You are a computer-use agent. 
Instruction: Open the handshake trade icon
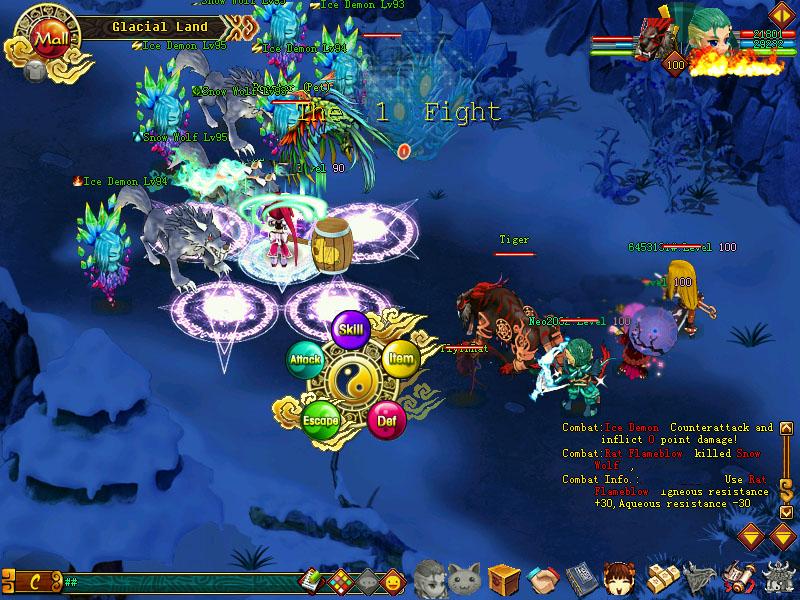(x=542, y=579)
